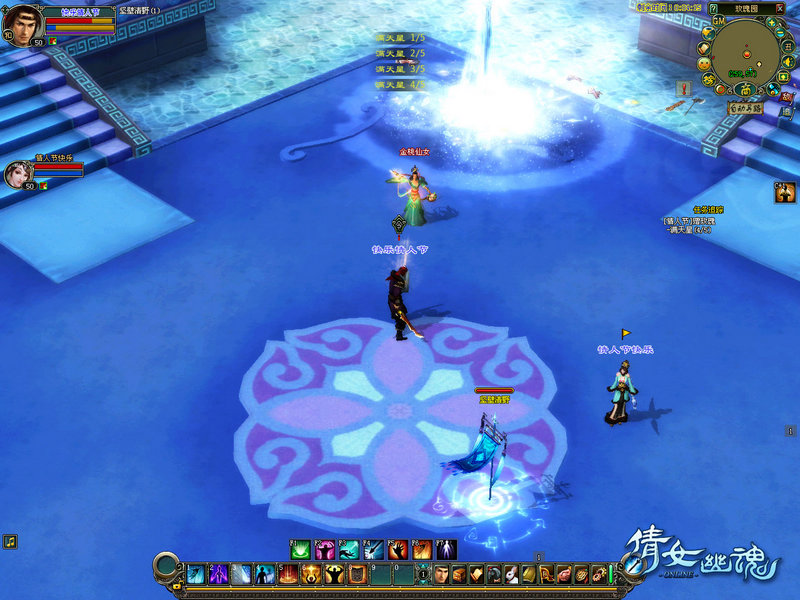Click the 自动寻路 auto-pathfinding button
800x600 pixels.
click(745, 107)
